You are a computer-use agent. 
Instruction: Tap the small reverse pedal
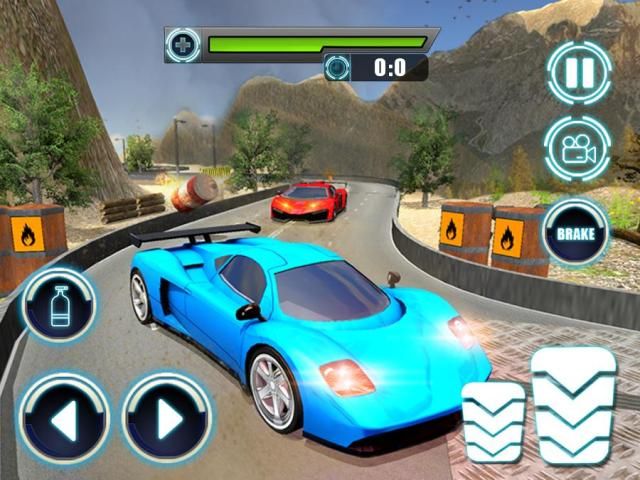[x=493, y=421]
